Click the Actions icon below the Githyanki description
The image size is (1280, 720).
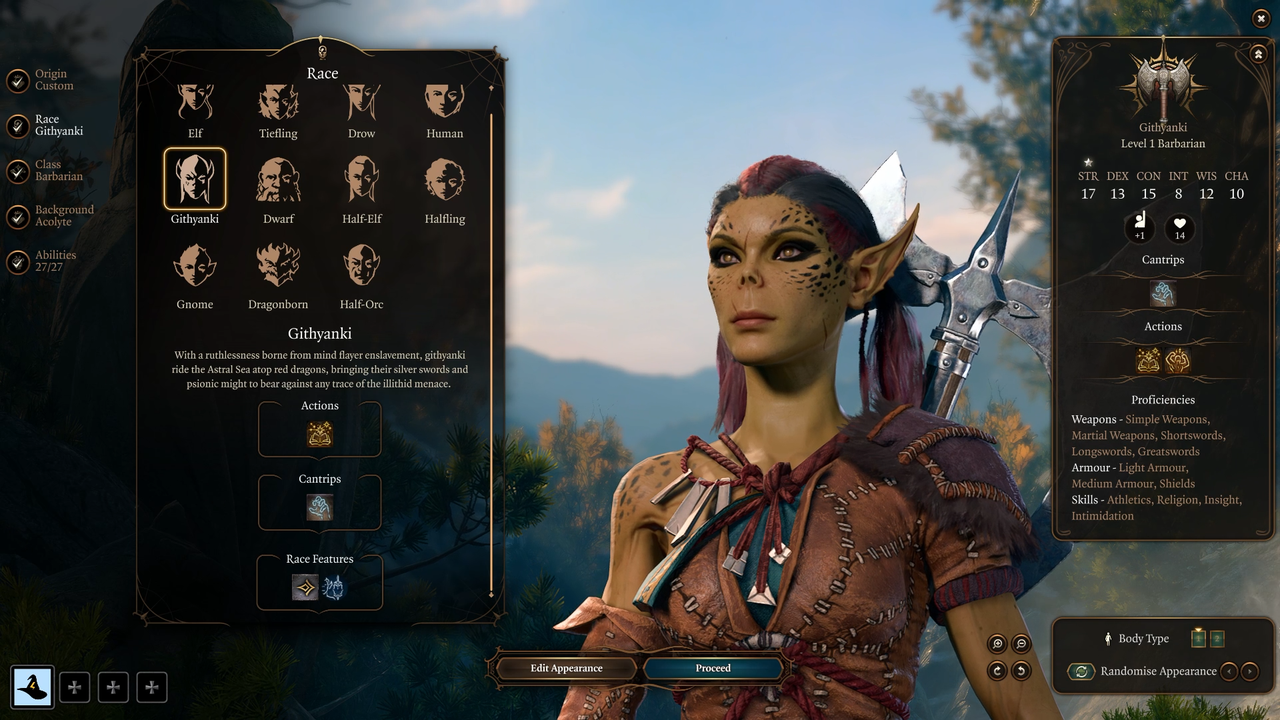(x=319, y=432)
